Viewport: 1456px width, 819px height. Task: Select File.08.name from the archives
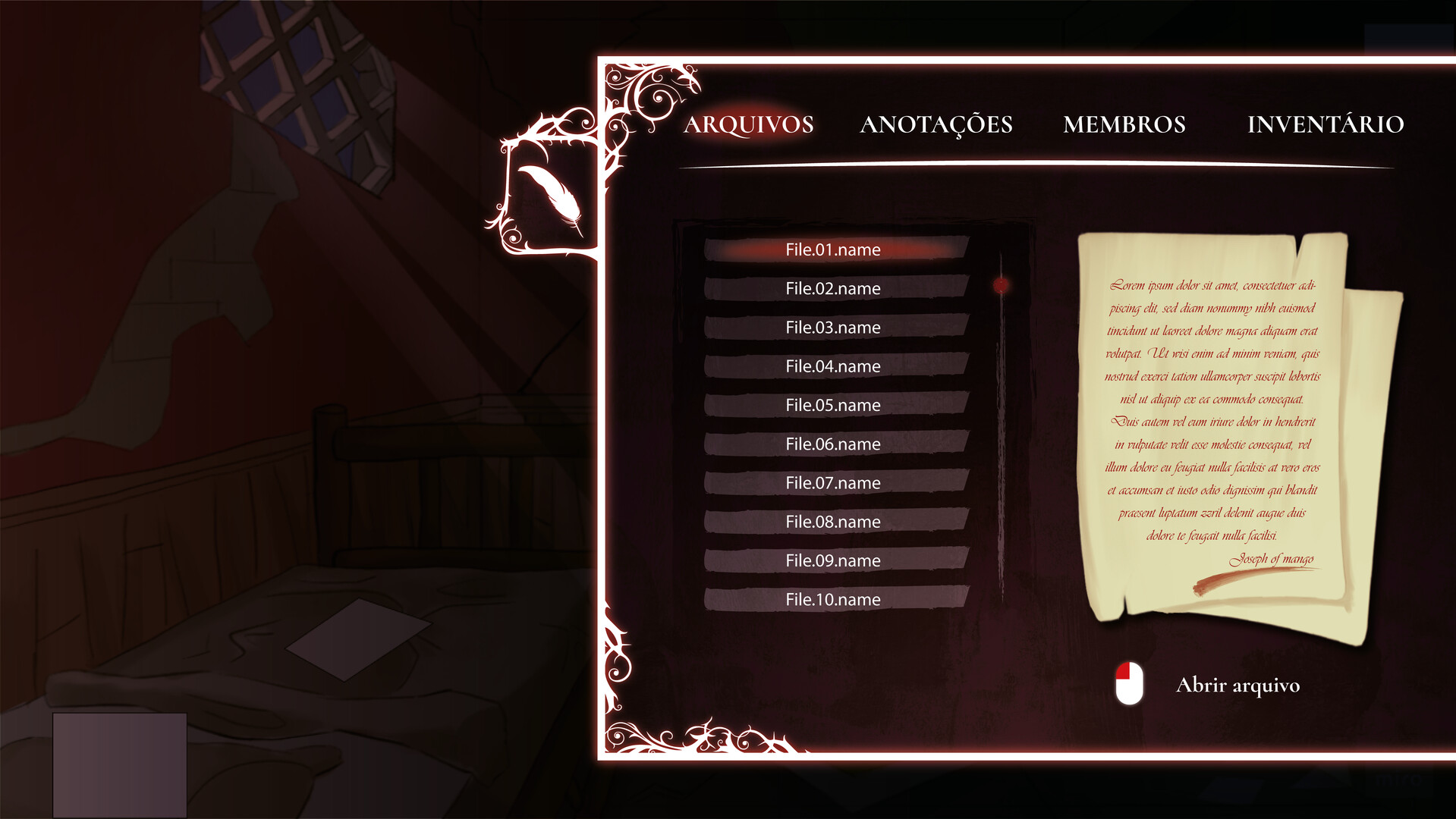[x=832, y=521]
